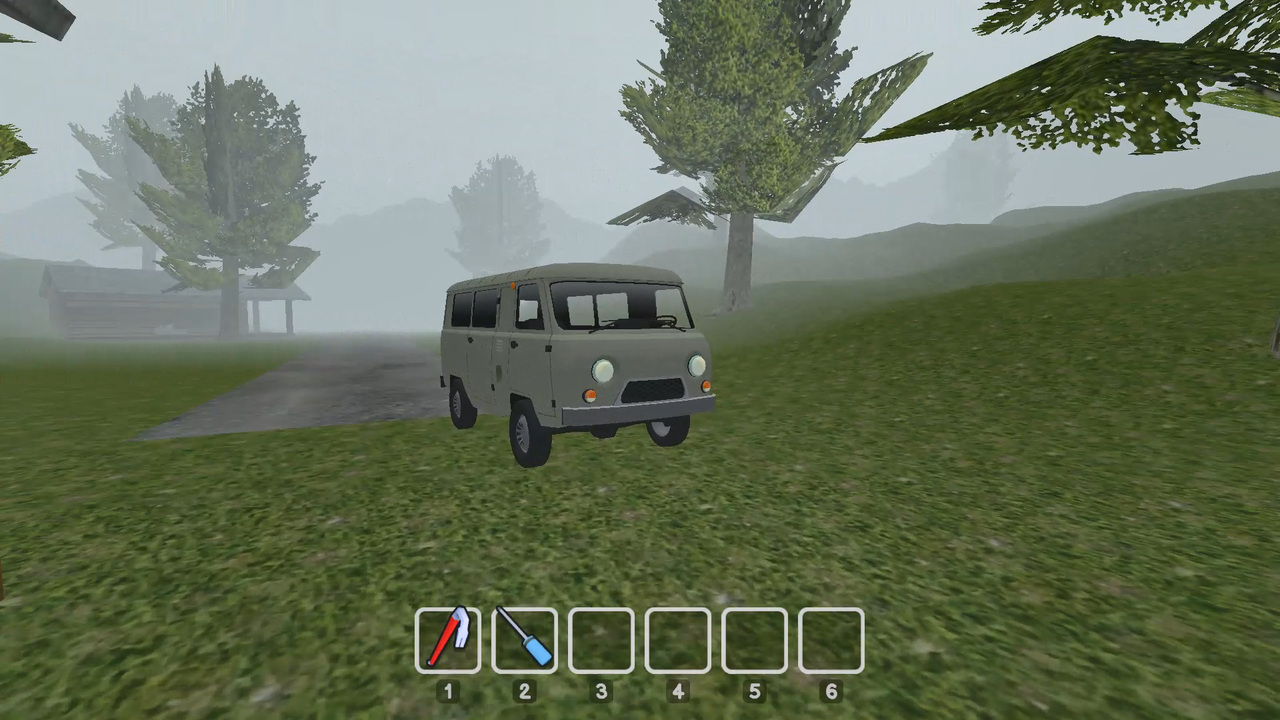This screenshot has width=1280, height=720.
Task: Click the empty hotbar slot 6
Action: (831, 640)
